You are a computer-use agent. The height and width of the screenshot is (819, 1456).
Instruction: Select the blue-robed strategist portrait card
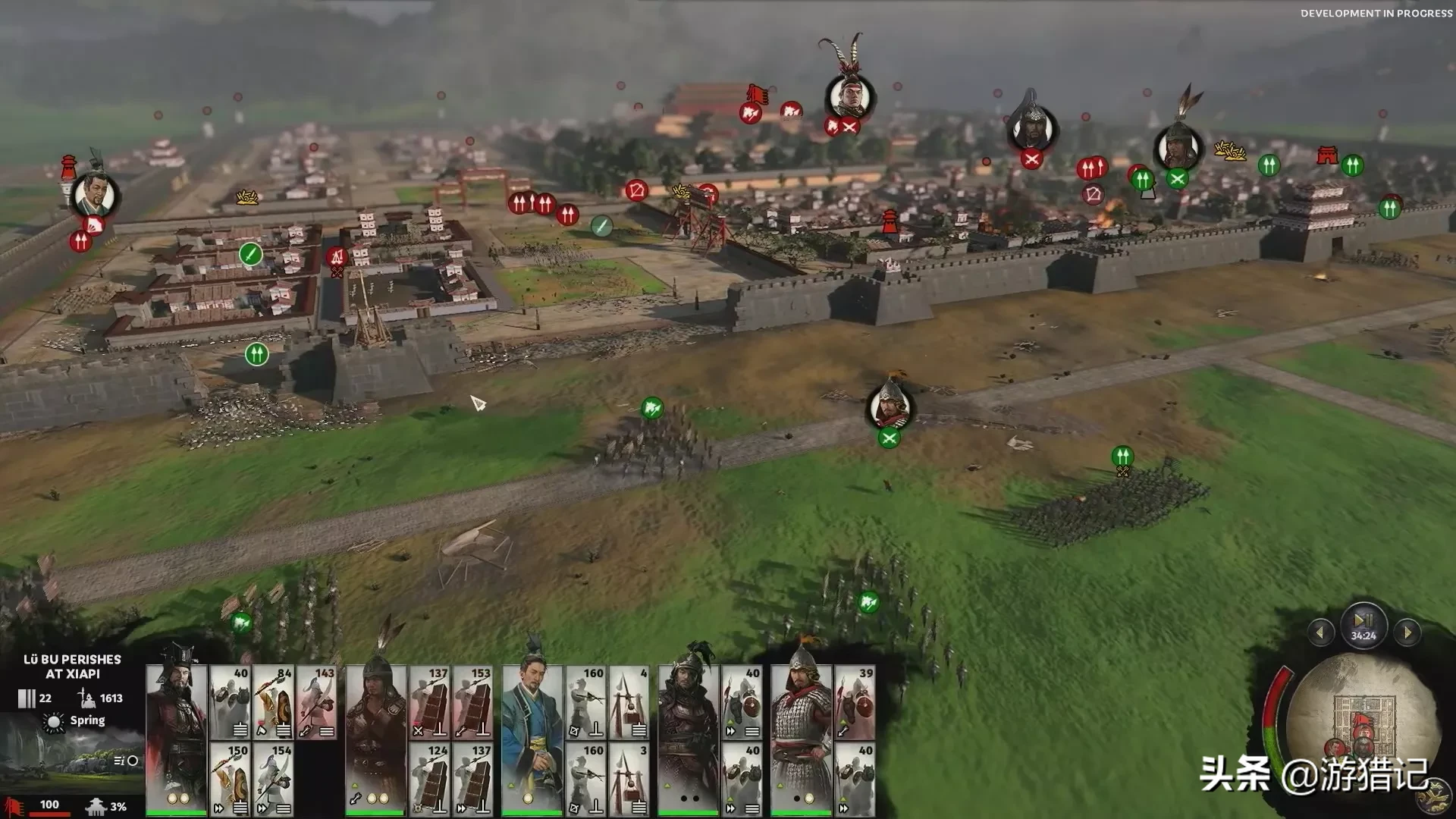532,739
